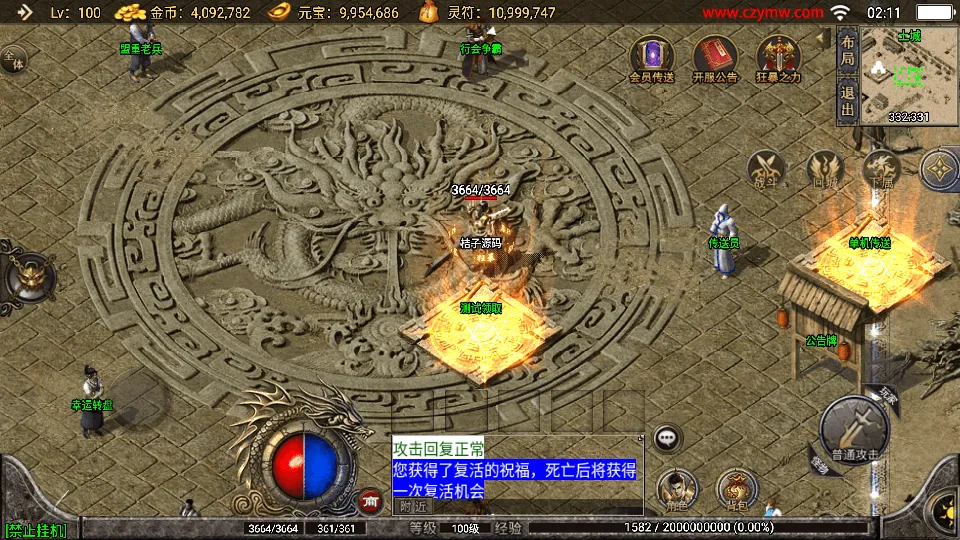This screenshot has height=540, width=960.
Task: Use the 回城 return-to-town wing icon
Action: pyautogui.click(x=825, y=169)
